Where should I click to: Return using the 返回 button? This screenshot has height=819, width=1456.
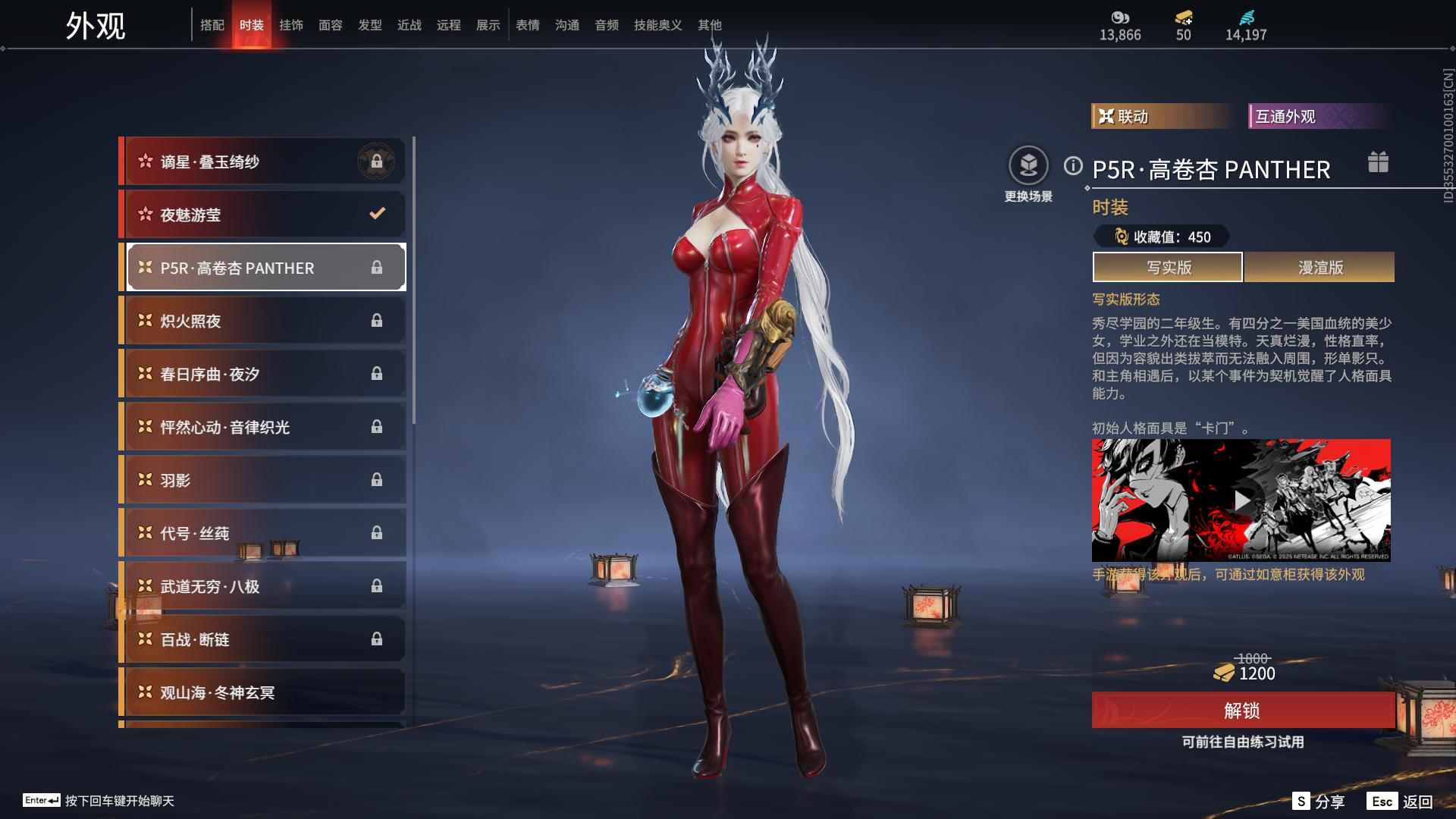tap(1401, 802)
